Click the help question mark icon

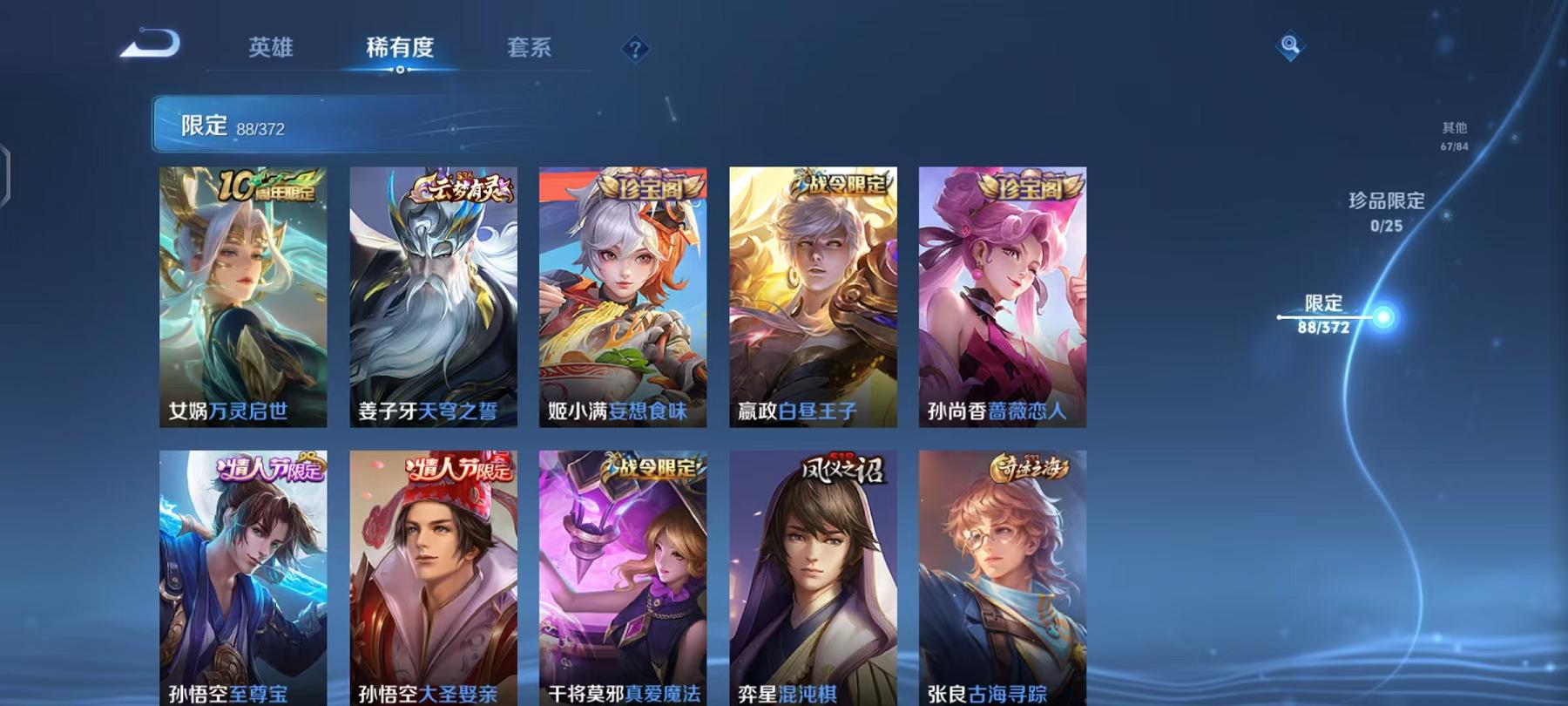click(x=639, y=50)
